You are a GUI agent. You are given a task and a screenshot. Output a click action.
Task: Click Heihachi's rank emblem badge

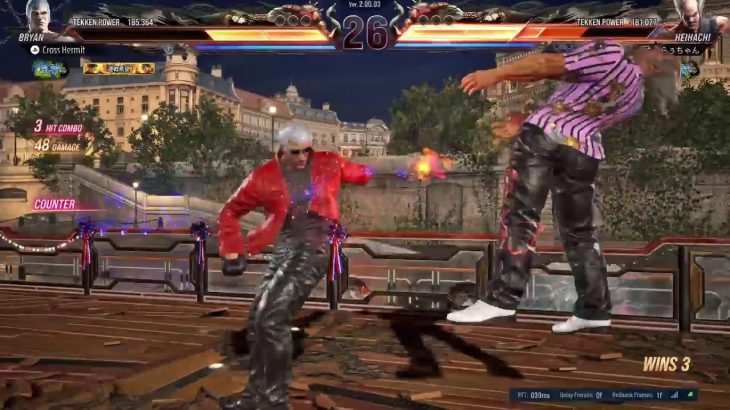click(x=689, y=68)
